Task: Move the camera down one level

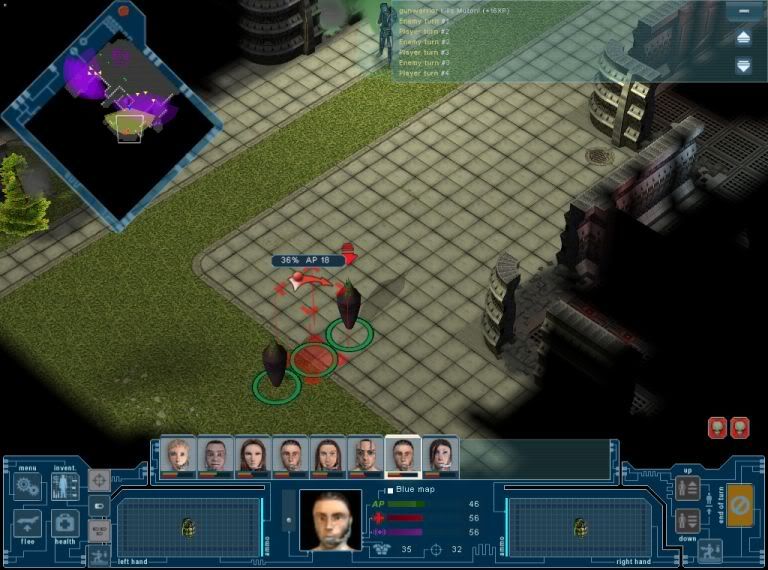Action: 687,520
